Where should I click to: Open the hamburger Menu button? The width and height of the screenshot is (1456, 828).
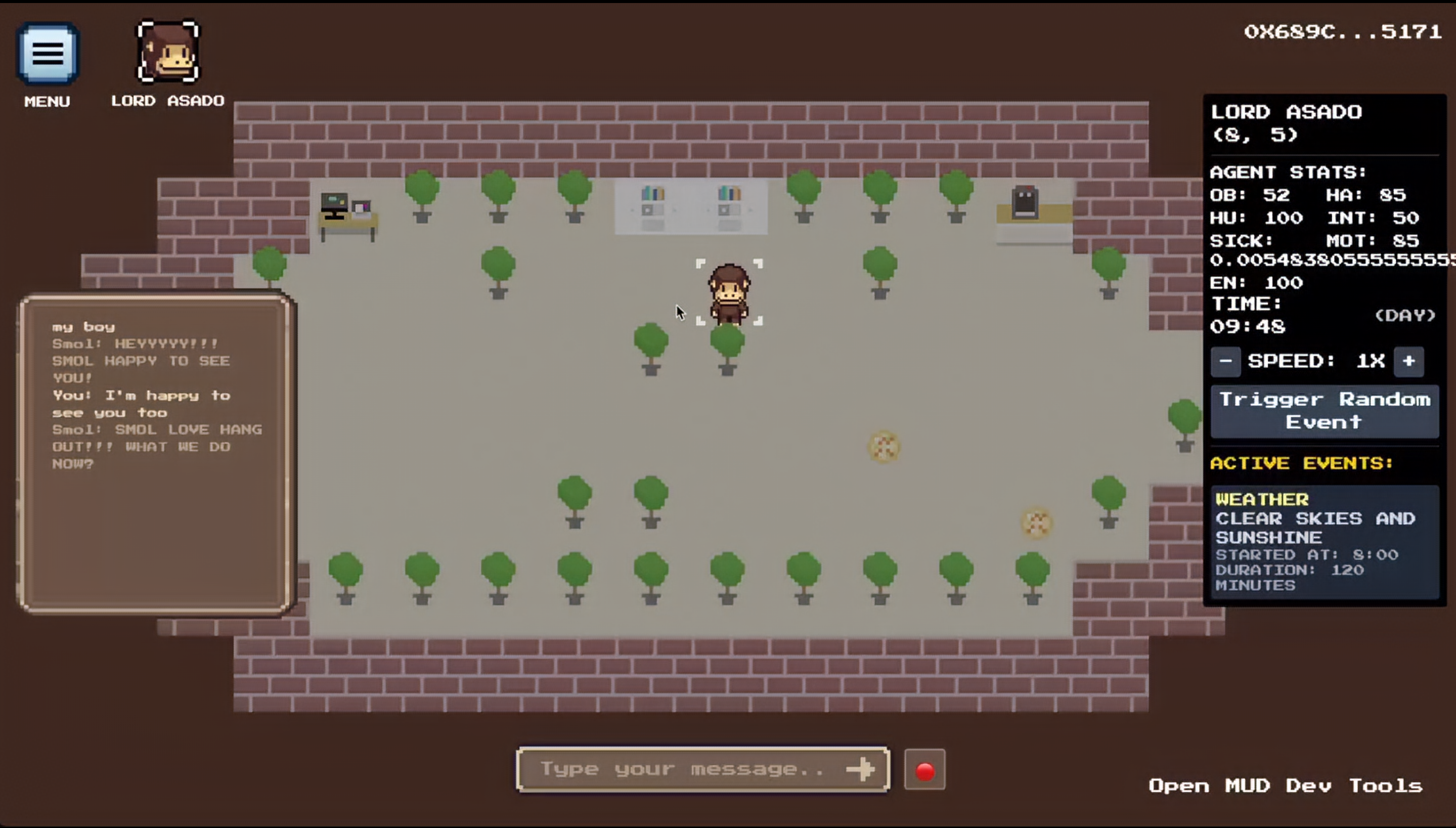(x=48, y=54)
